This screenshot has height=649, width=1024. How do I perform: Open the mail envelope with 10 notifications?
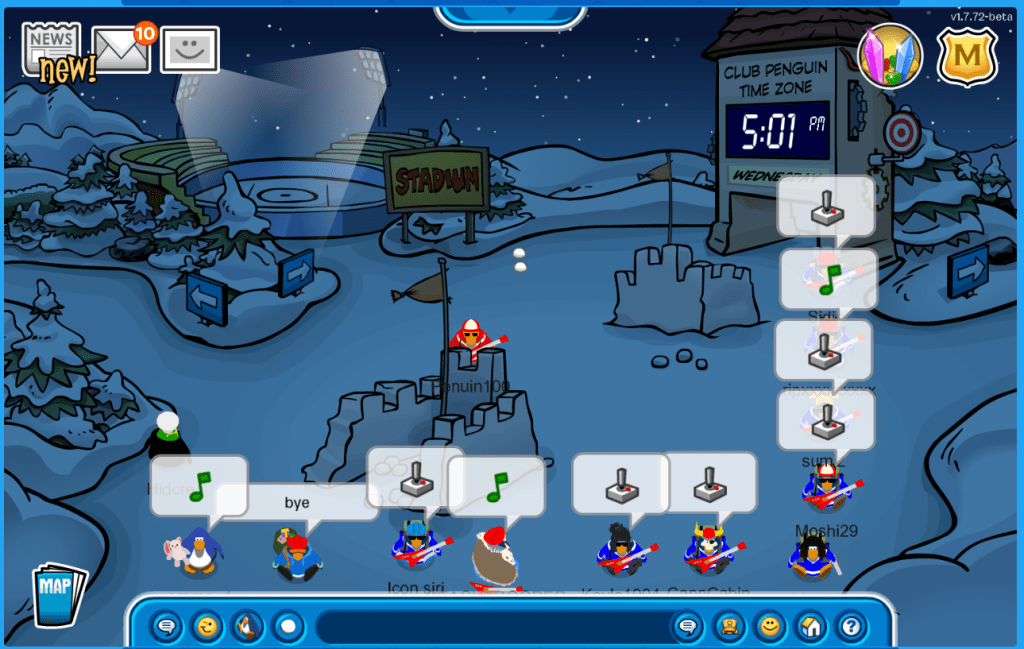122,49
